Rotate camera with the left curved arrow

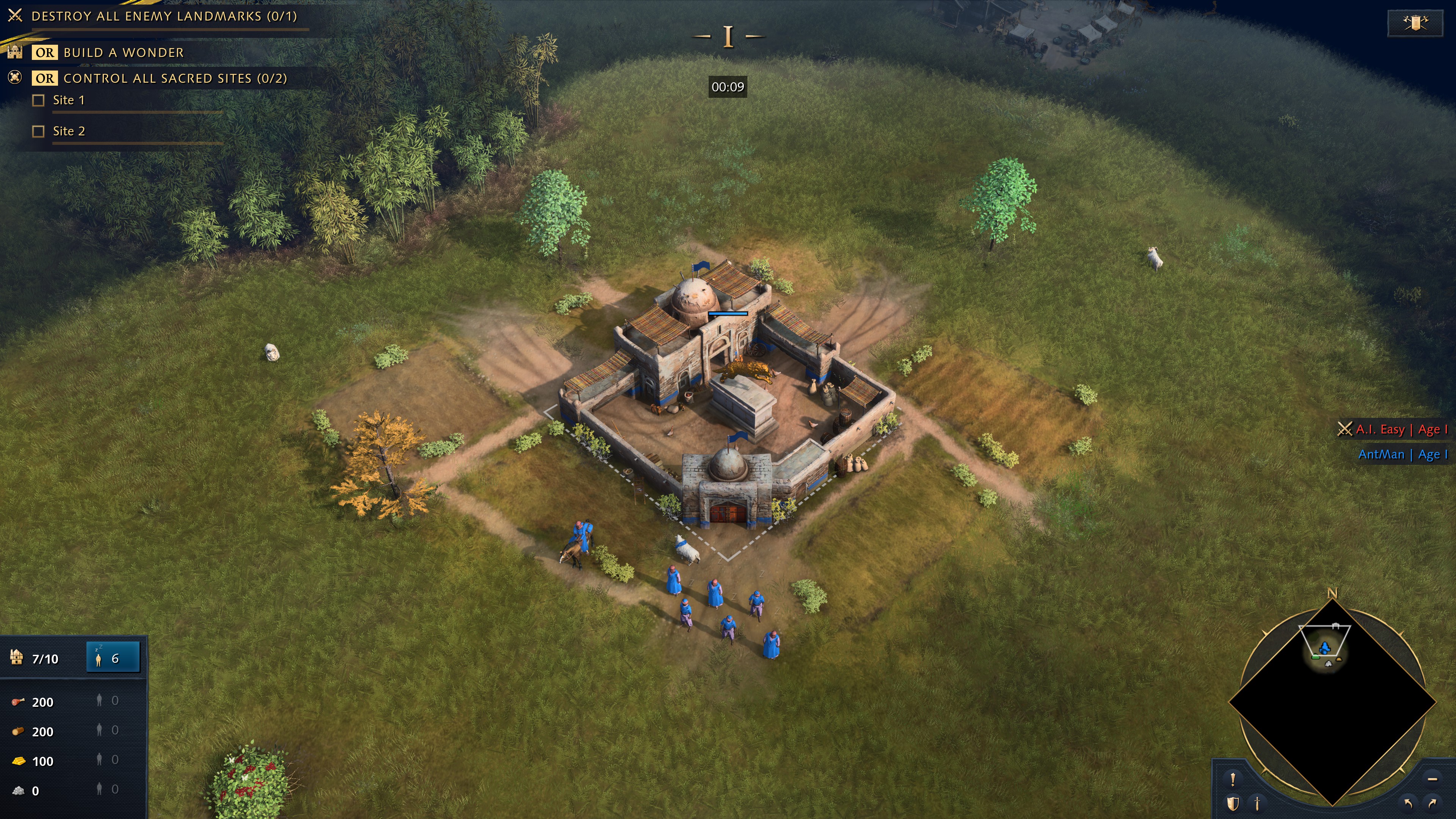(1408, 803)
